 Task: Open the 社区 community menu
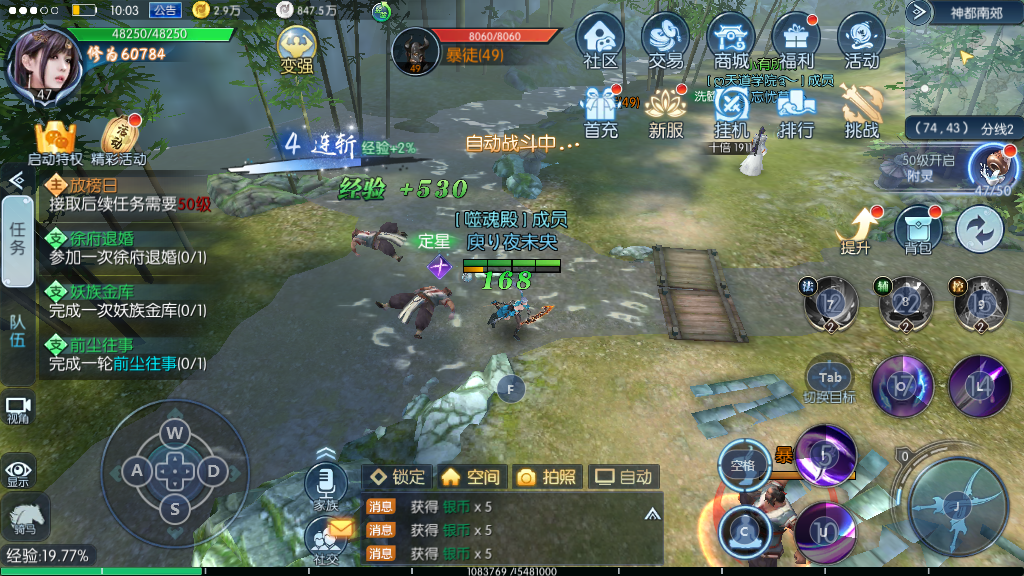pos(600,40)
